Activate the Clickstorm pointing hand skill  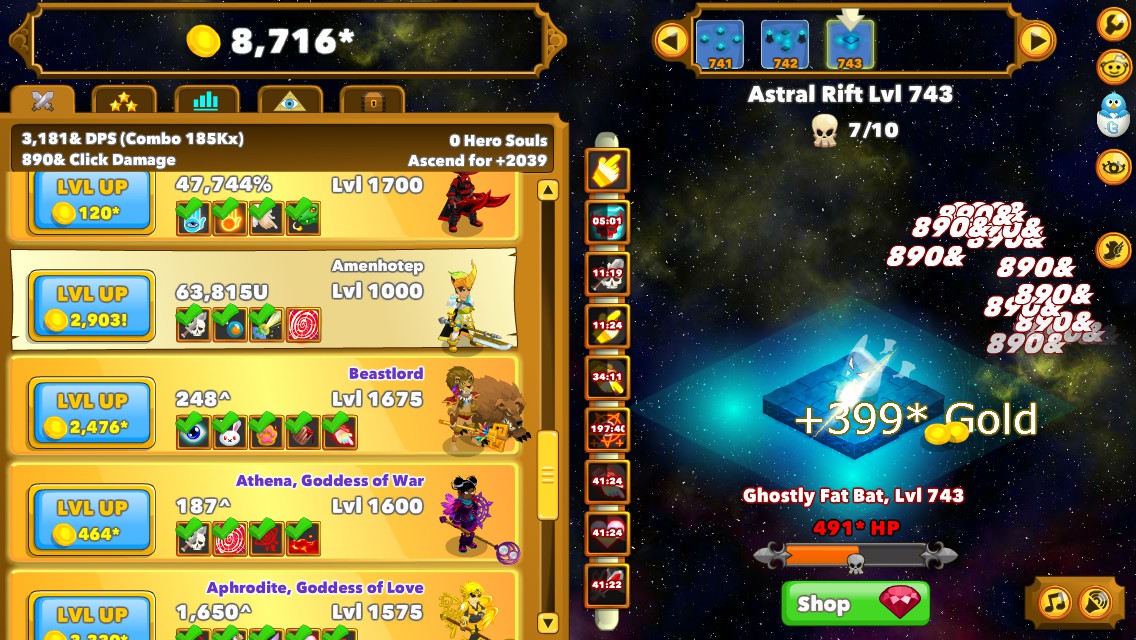pyautogui.click(x=607, y=171)
